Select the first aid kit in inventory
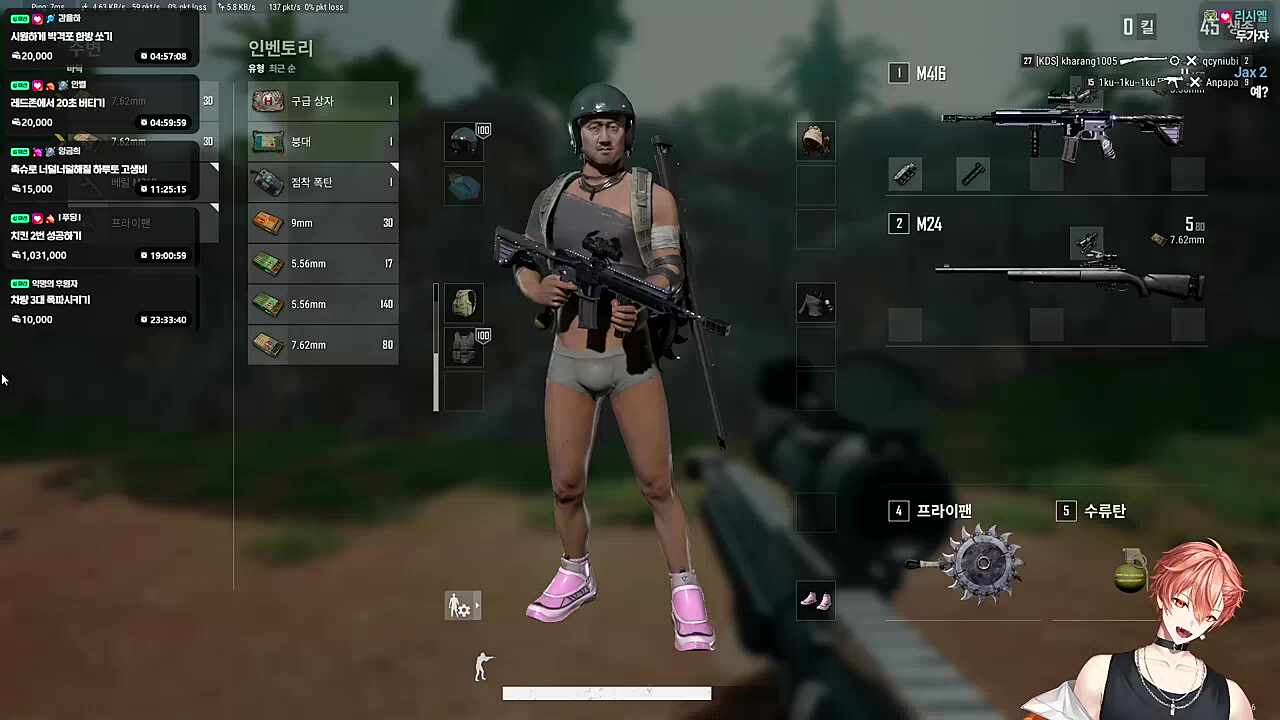 coord(322,101)
